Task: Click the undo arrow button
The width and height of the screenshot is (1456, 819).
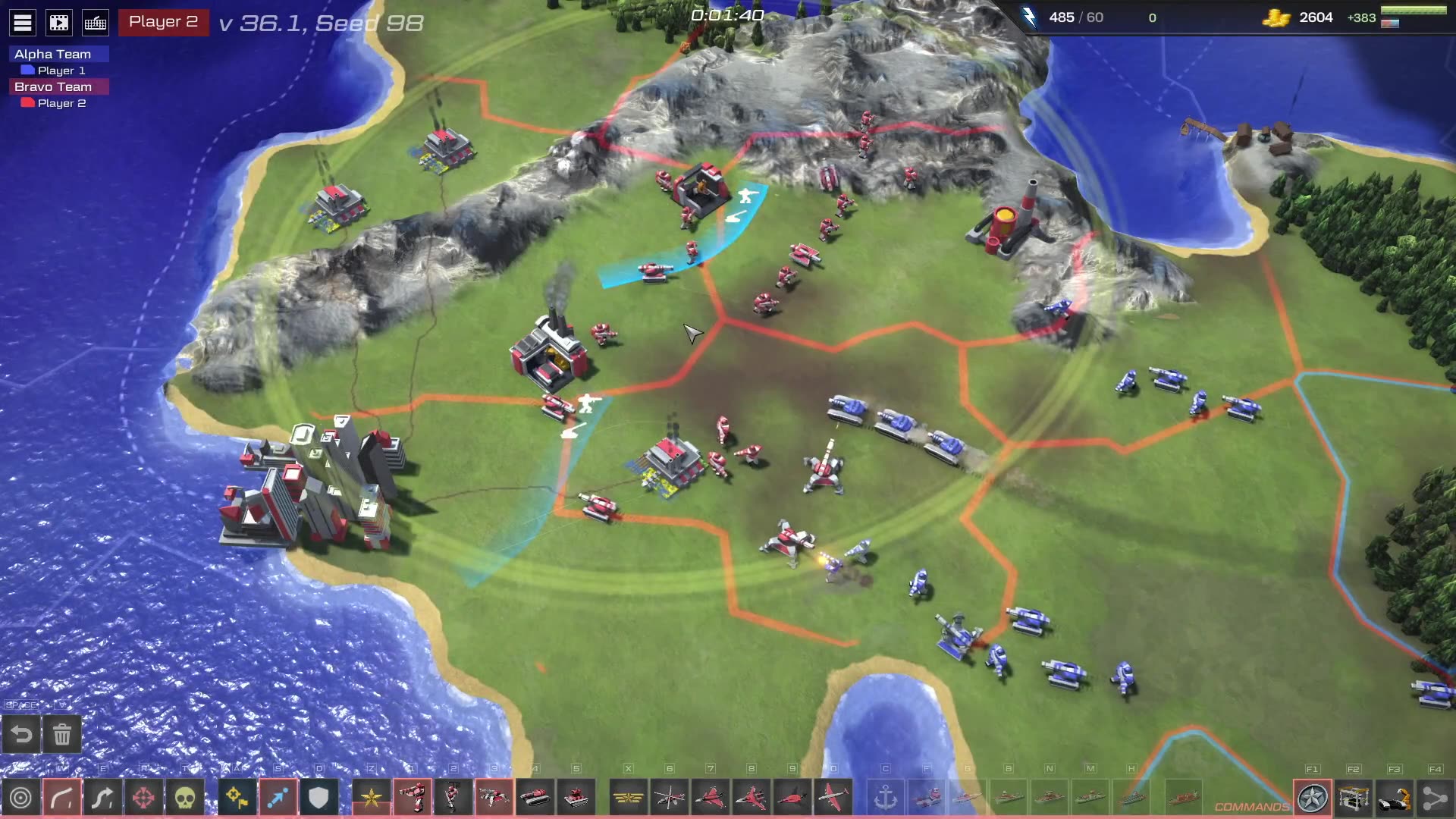Action: (21, 734)
